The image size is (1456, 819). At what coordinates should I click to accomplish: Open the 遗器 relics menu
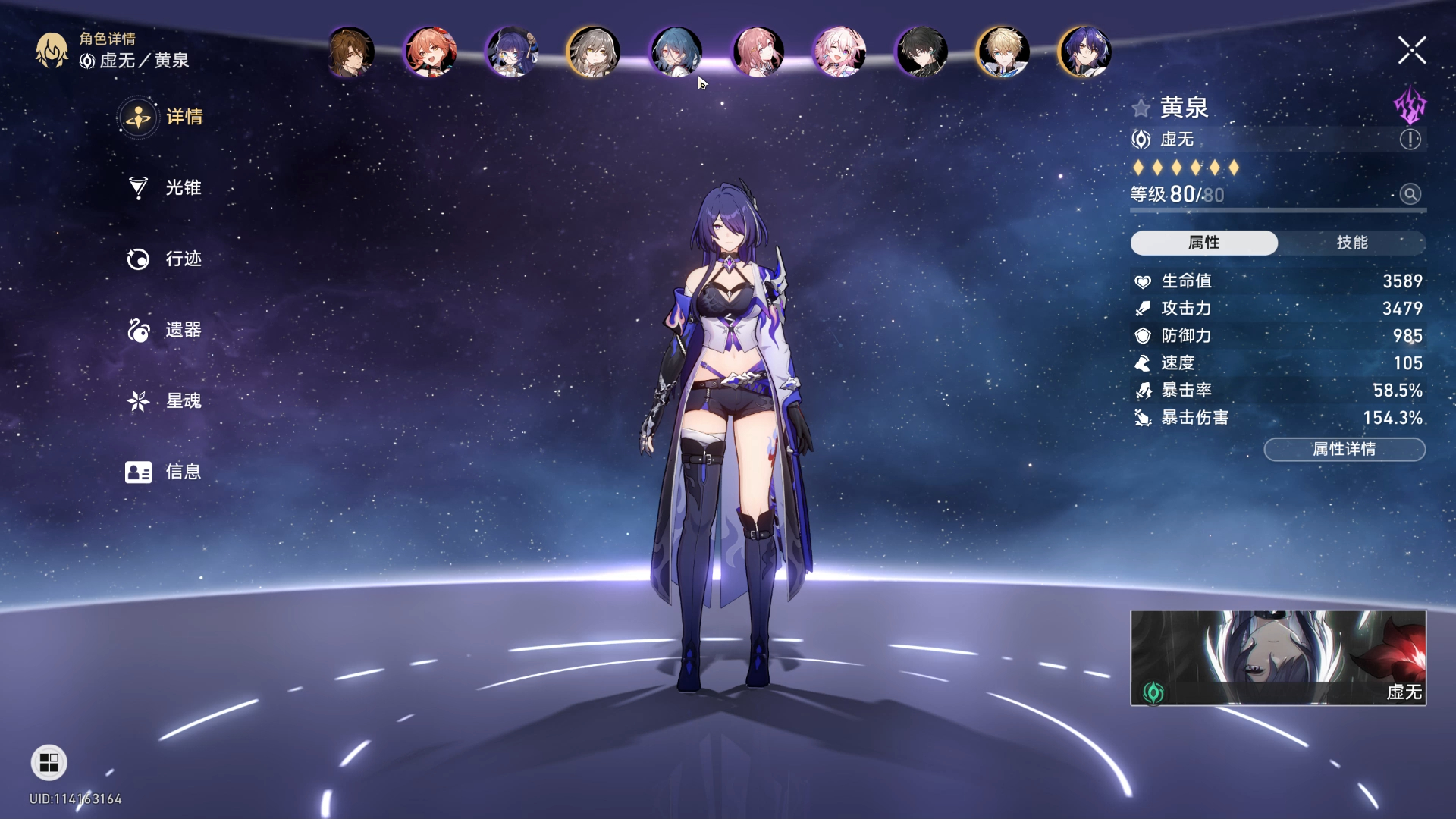pos(165,330)
